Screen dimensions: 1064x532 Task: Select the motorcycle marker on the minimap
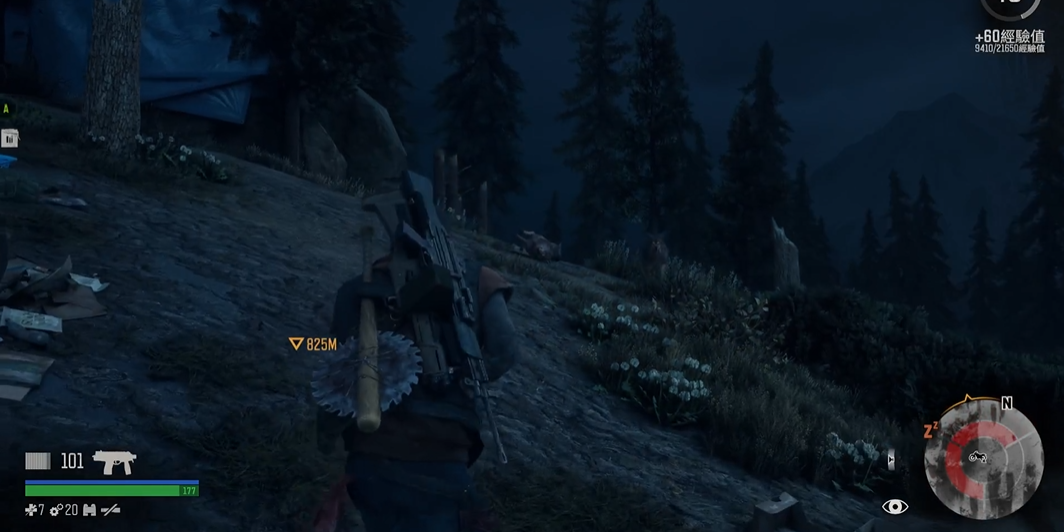pyautogui.click(x=977, y=457)
